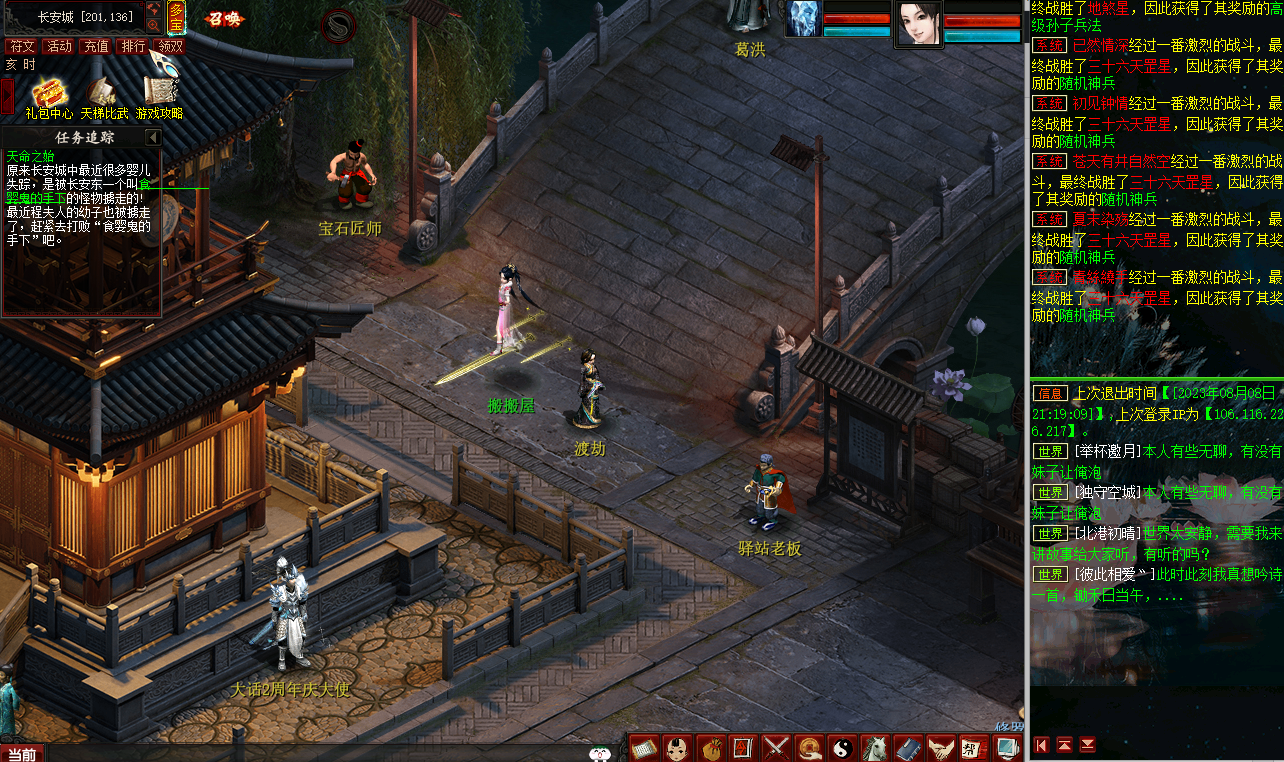Click the world map icon beside coordinates

153,10
